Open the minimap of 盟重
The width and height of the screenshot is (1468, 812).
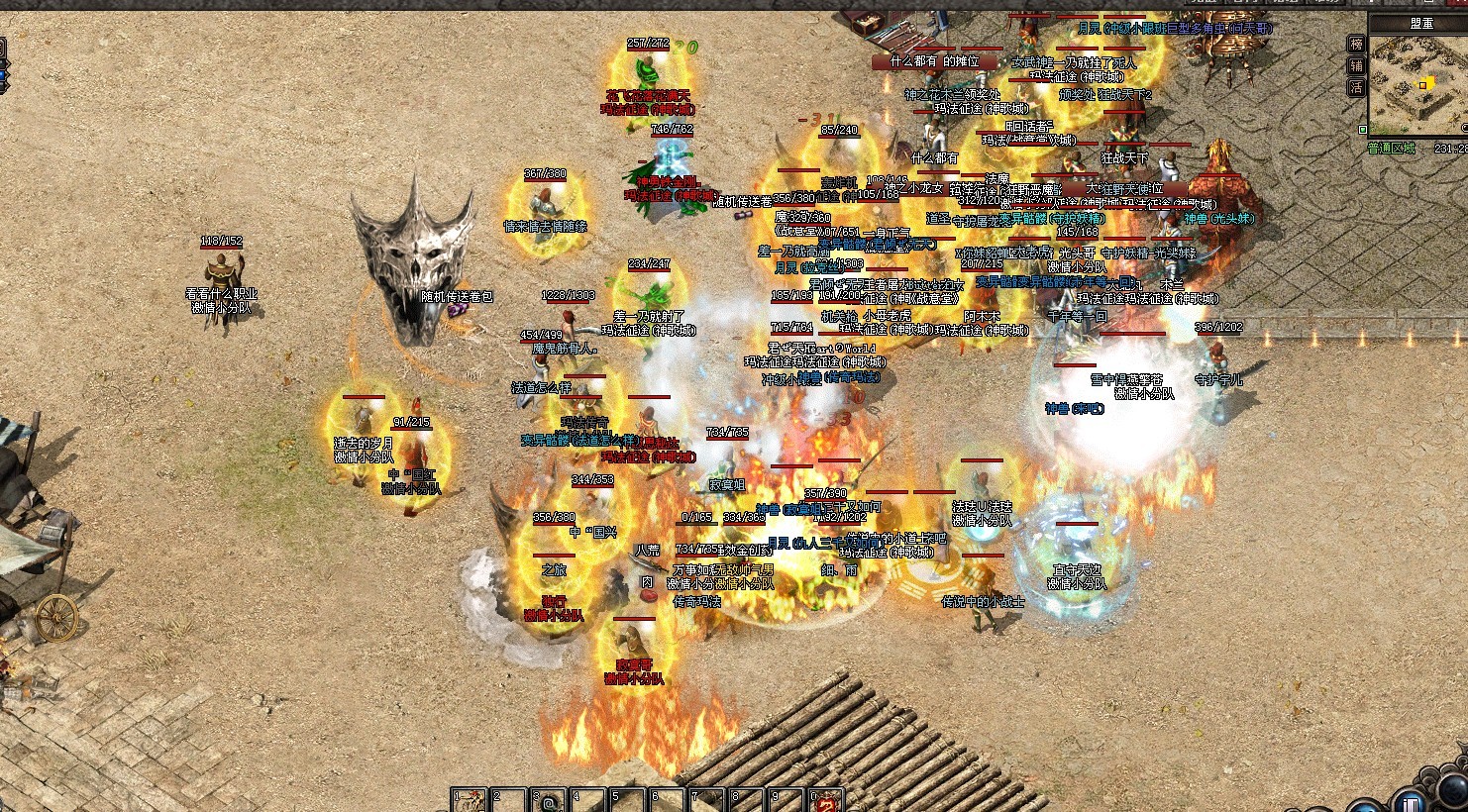click(1417, 82)
